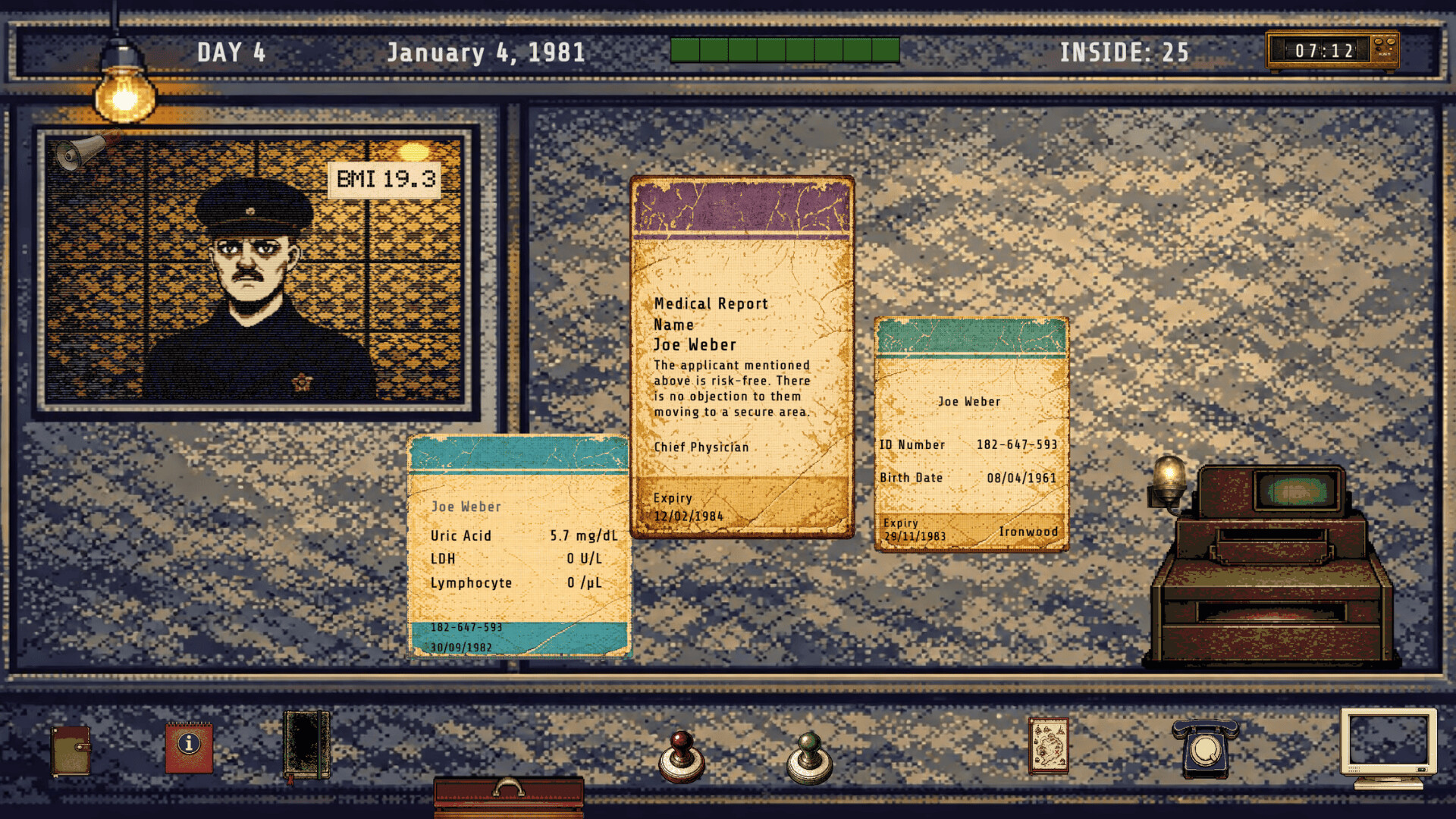1456x819 pixels.
Task: Expand the teal Ironwood ID card
Action: 973,432
